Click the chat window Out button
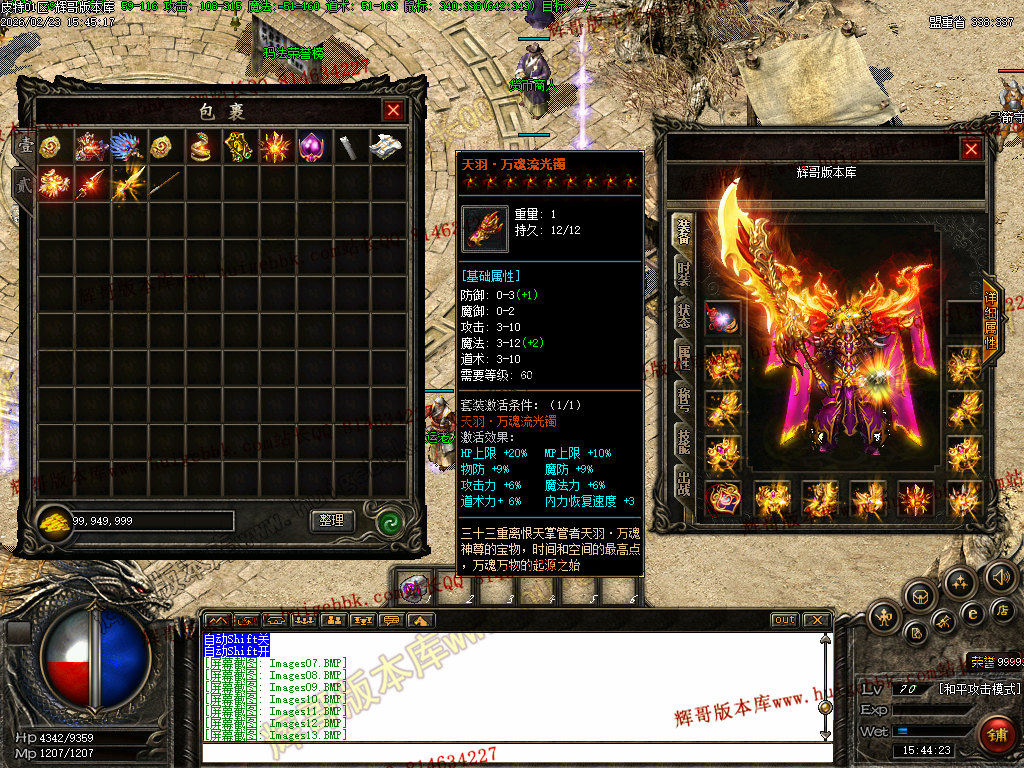Screen dimensions: 1024x768 pyautogui.click(x=785, y=620)
